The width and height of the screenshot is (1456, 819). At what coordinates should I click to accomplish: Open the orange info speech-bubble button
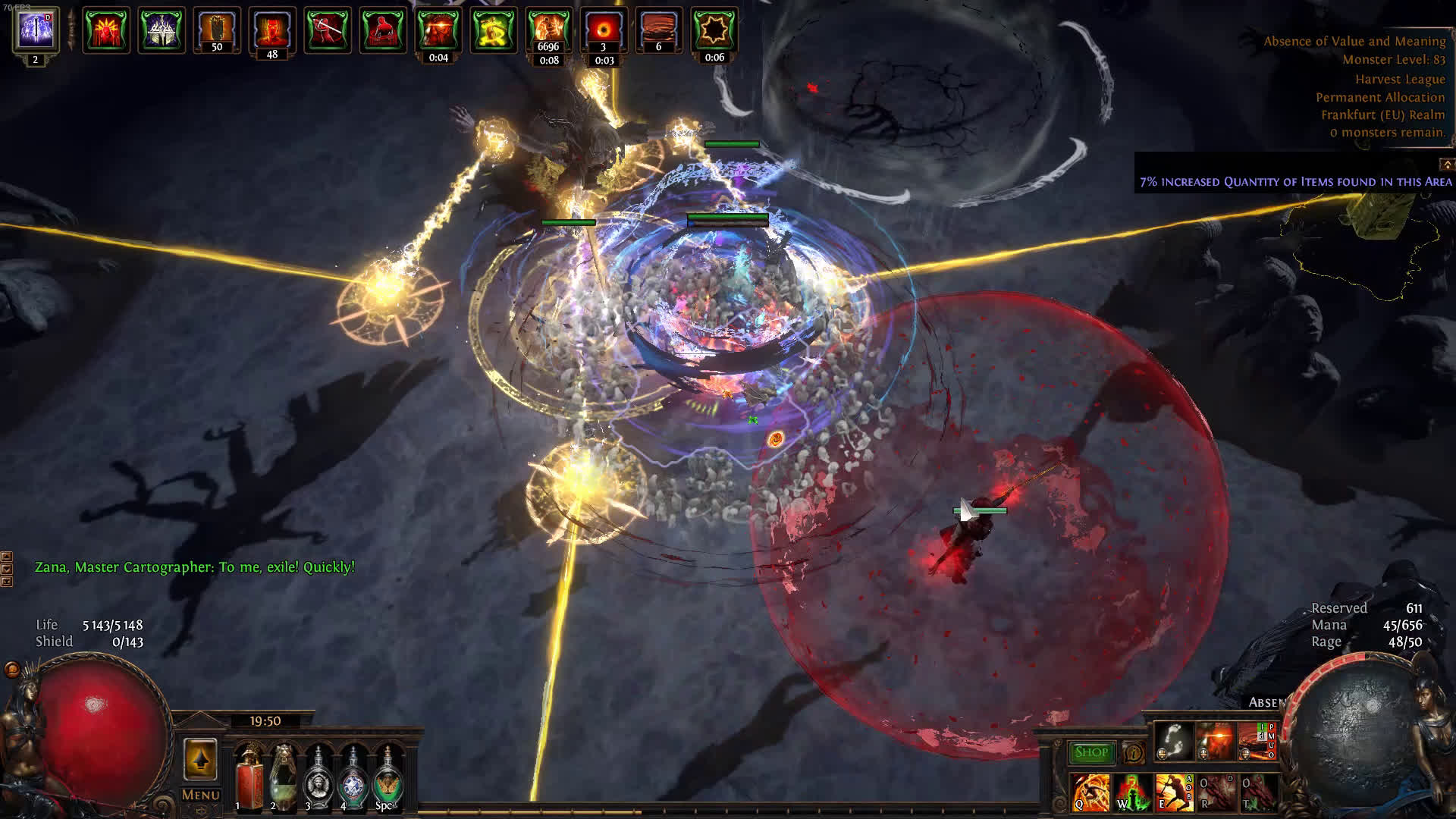pos(1134,753)
